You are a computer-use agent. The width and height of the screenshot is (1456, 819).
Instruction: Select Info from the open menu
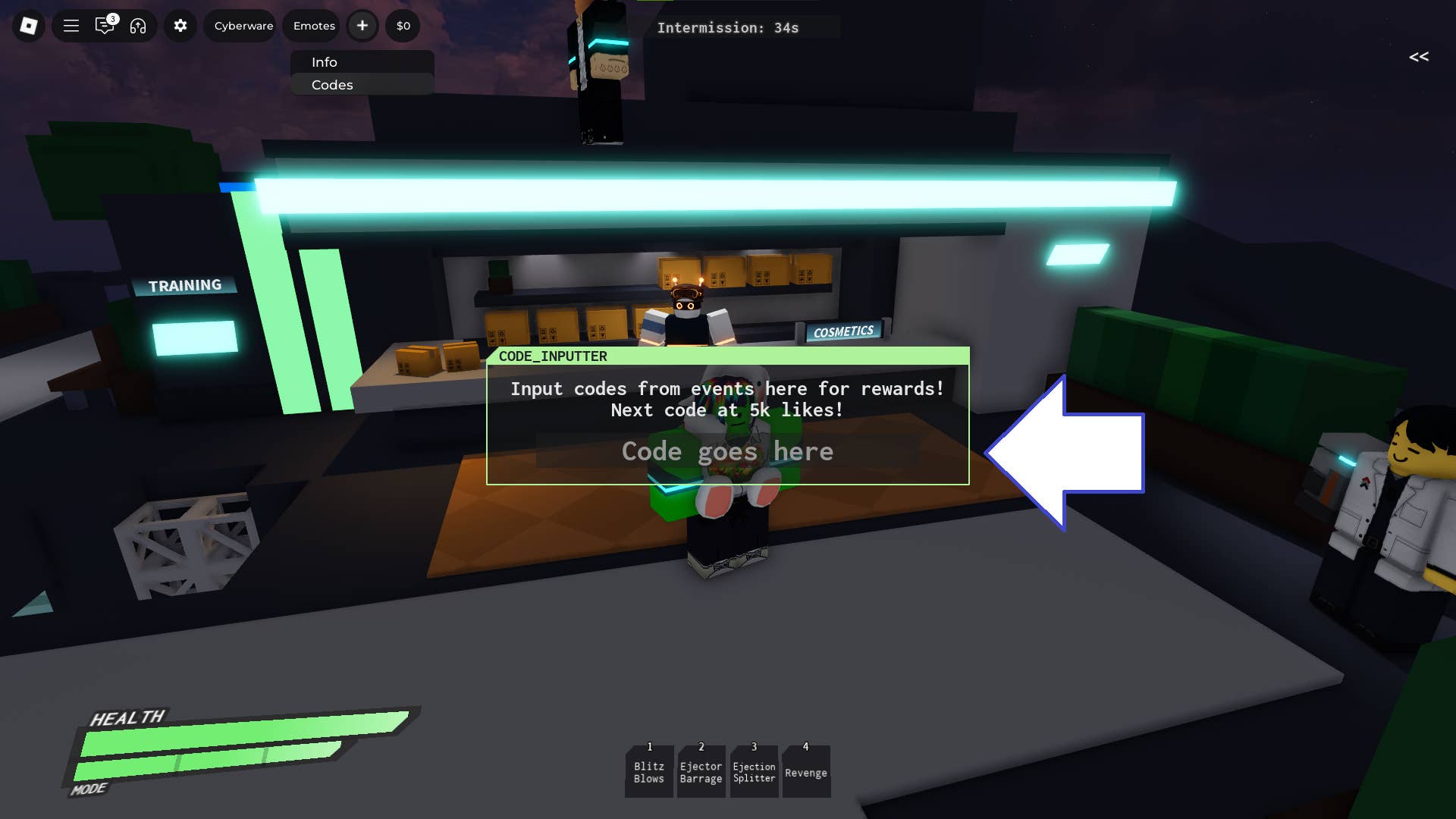pyautogui.click(x=325, y=62)
